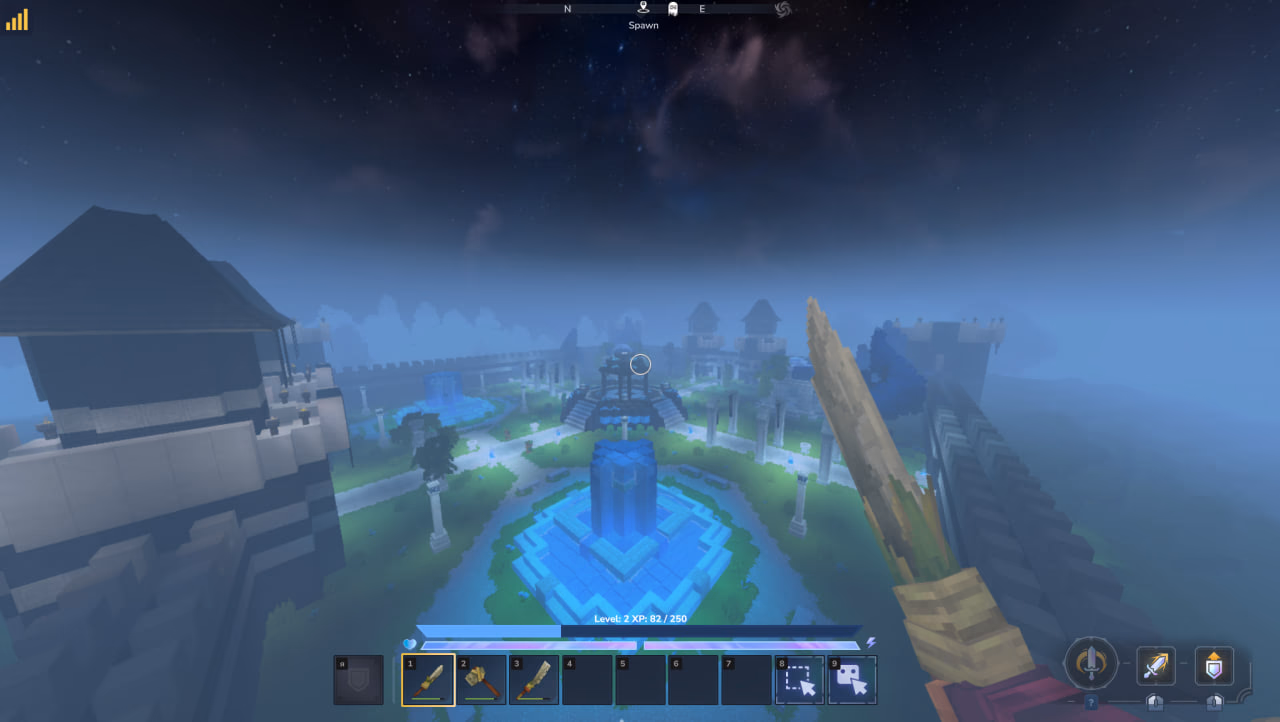
Task: Click the swirl portal marker on compass
Action: pos(783,9)
